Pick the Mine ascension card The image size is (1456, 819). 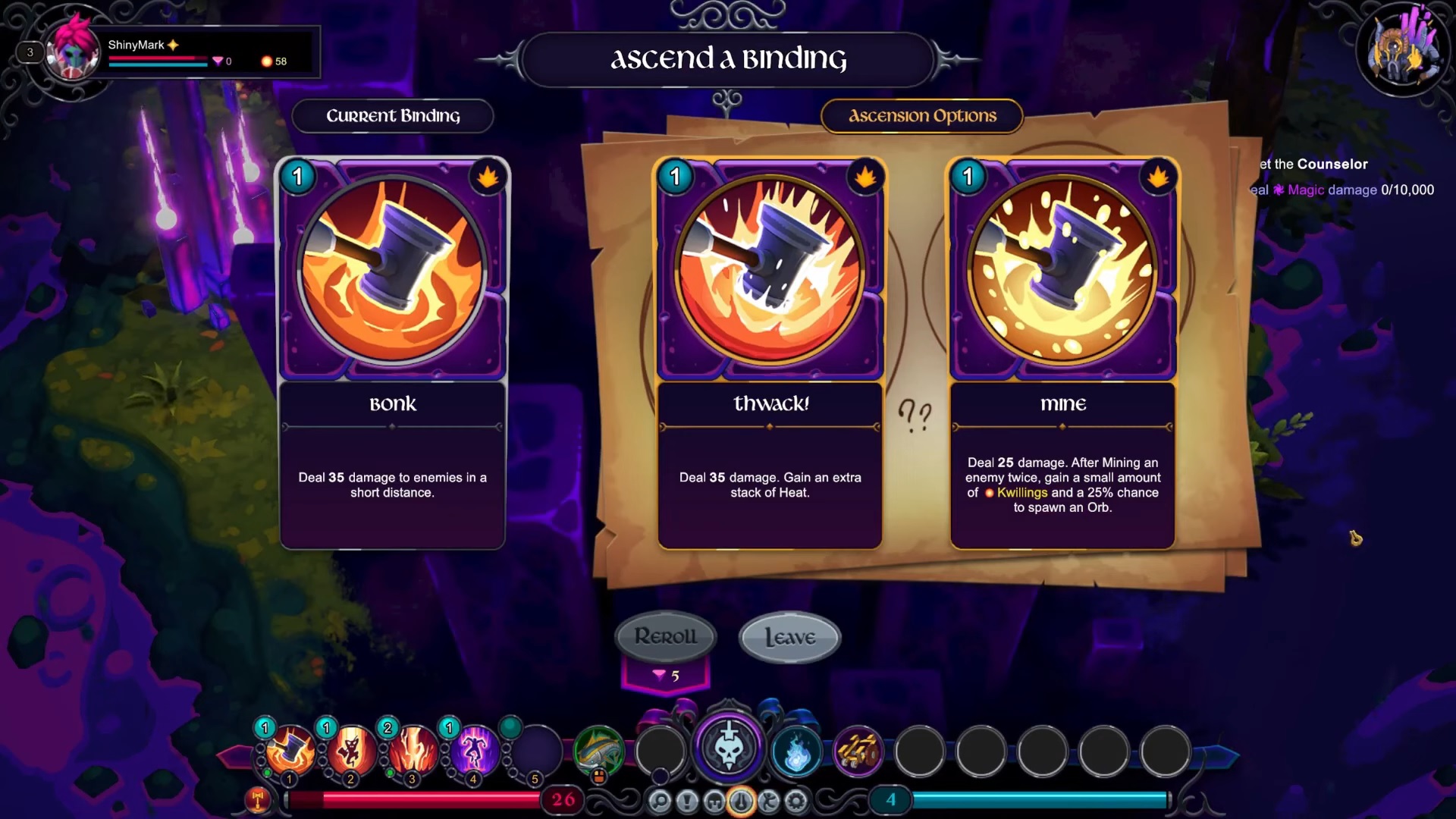pyautogui.click(x=1062, y=353)
